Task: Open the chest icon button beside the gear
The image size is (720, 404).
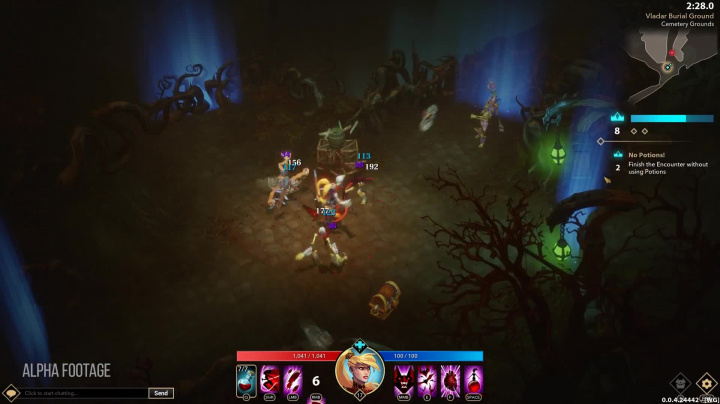Action: point(681,382)
